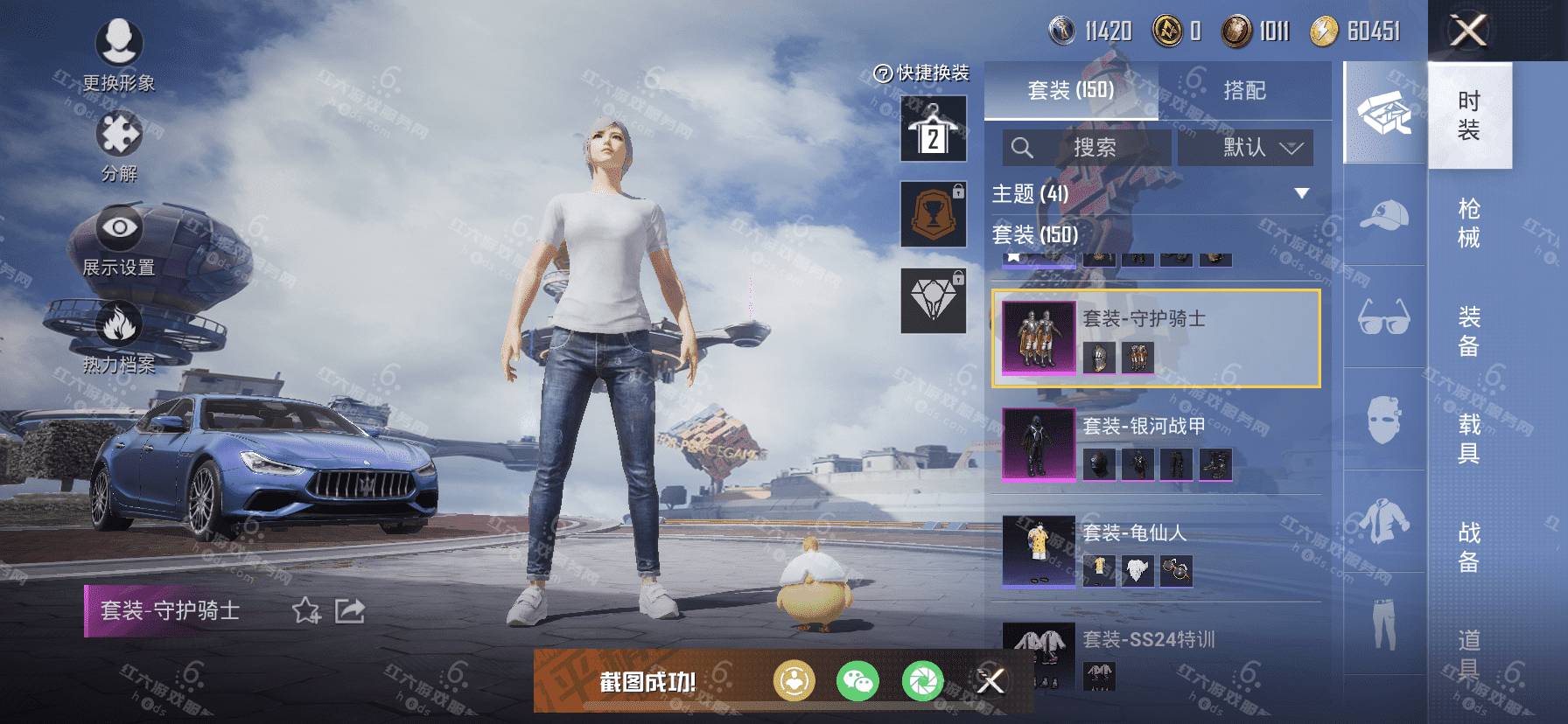
Task: Open the 默认 sort dropdown
Action: pyautogui.click(x=1245, y=148)
